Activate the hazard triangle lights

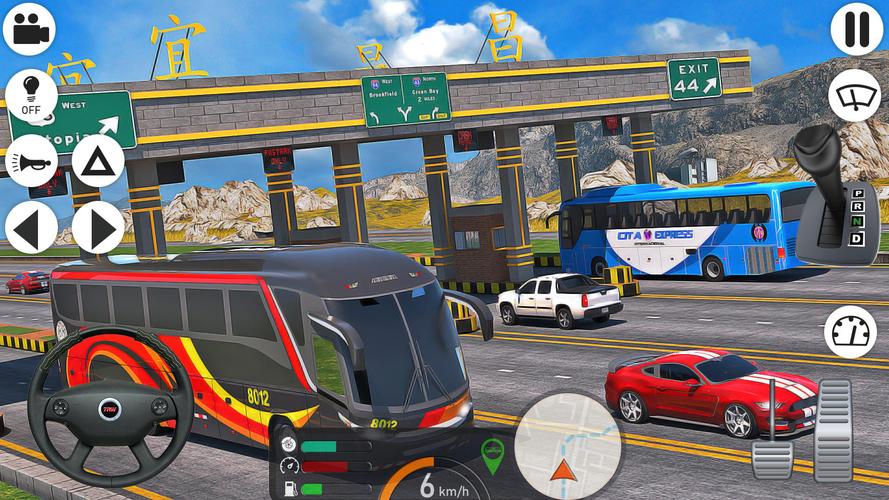coord(97,160)
